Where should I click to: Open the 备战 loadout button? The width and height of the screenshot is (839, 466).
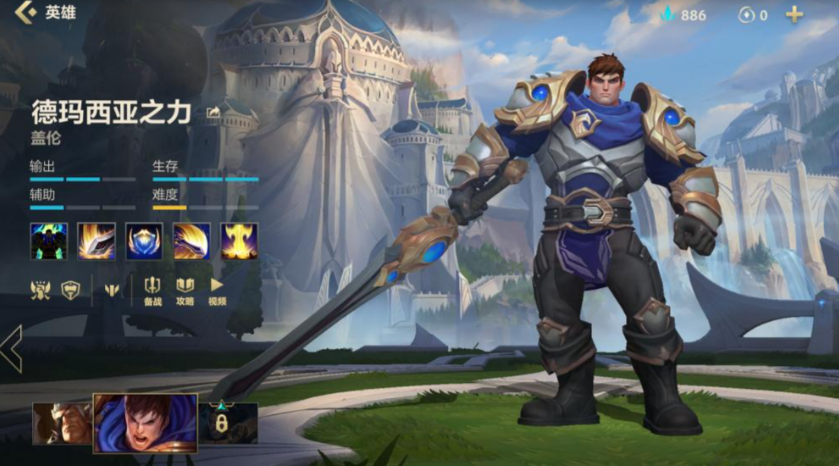152,291
